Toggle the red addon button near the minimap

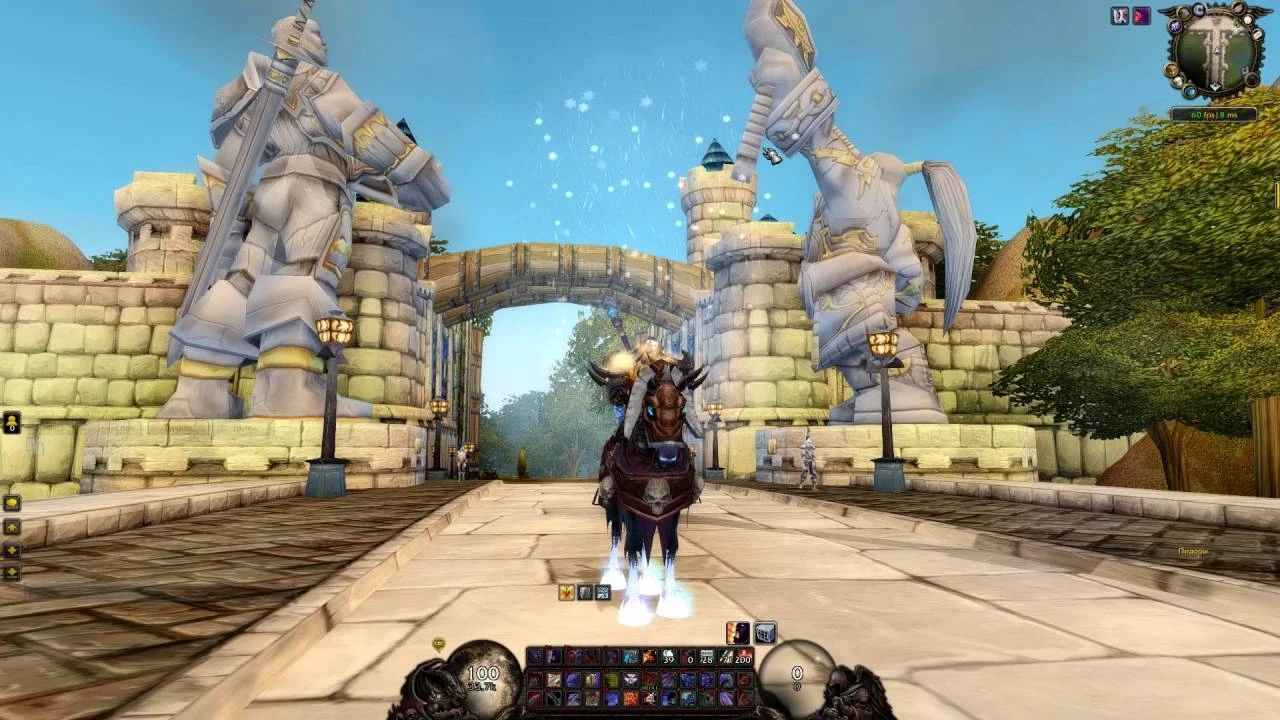coord(1141,15)
